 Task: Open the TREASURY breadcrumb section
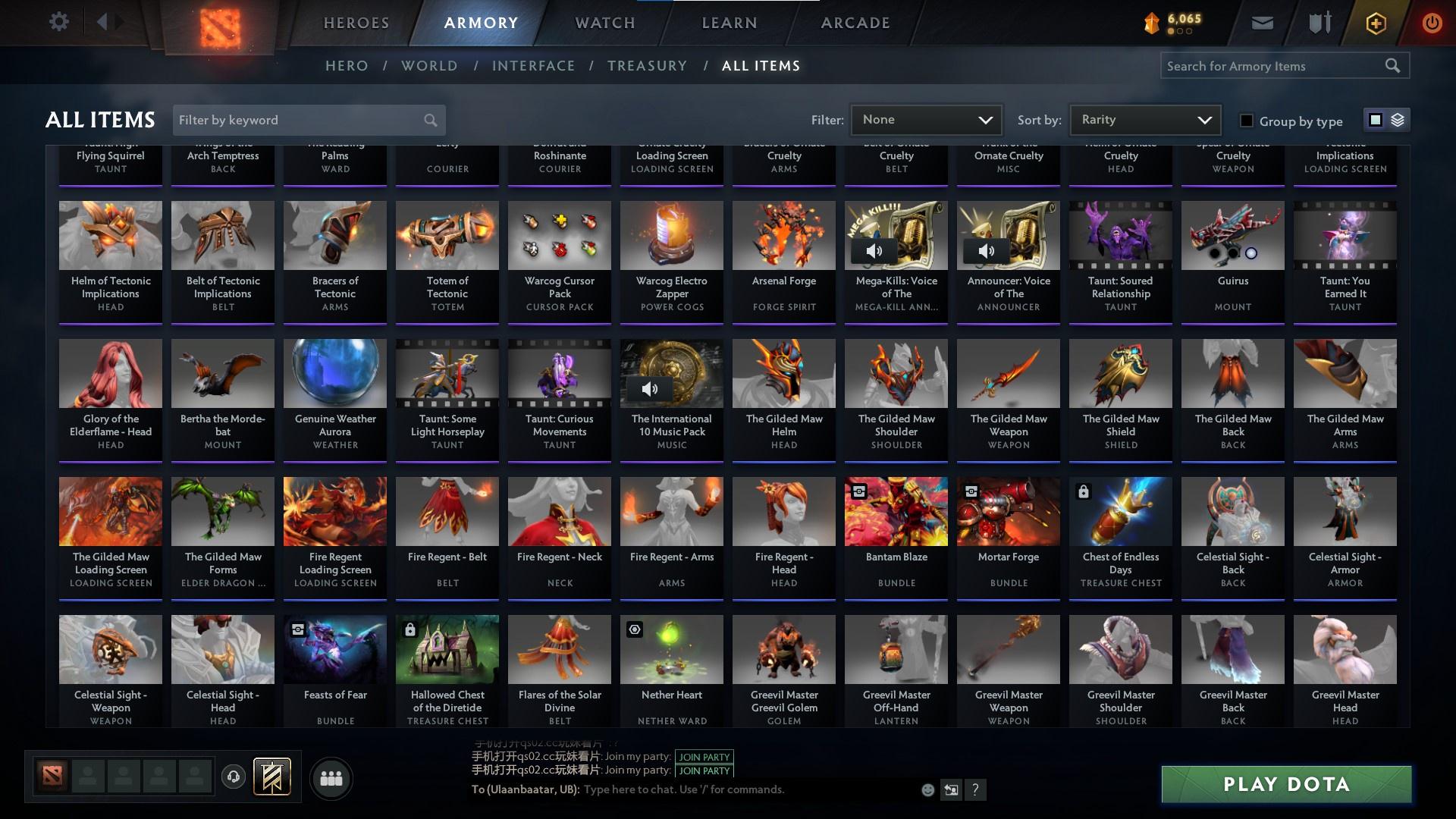647,66
